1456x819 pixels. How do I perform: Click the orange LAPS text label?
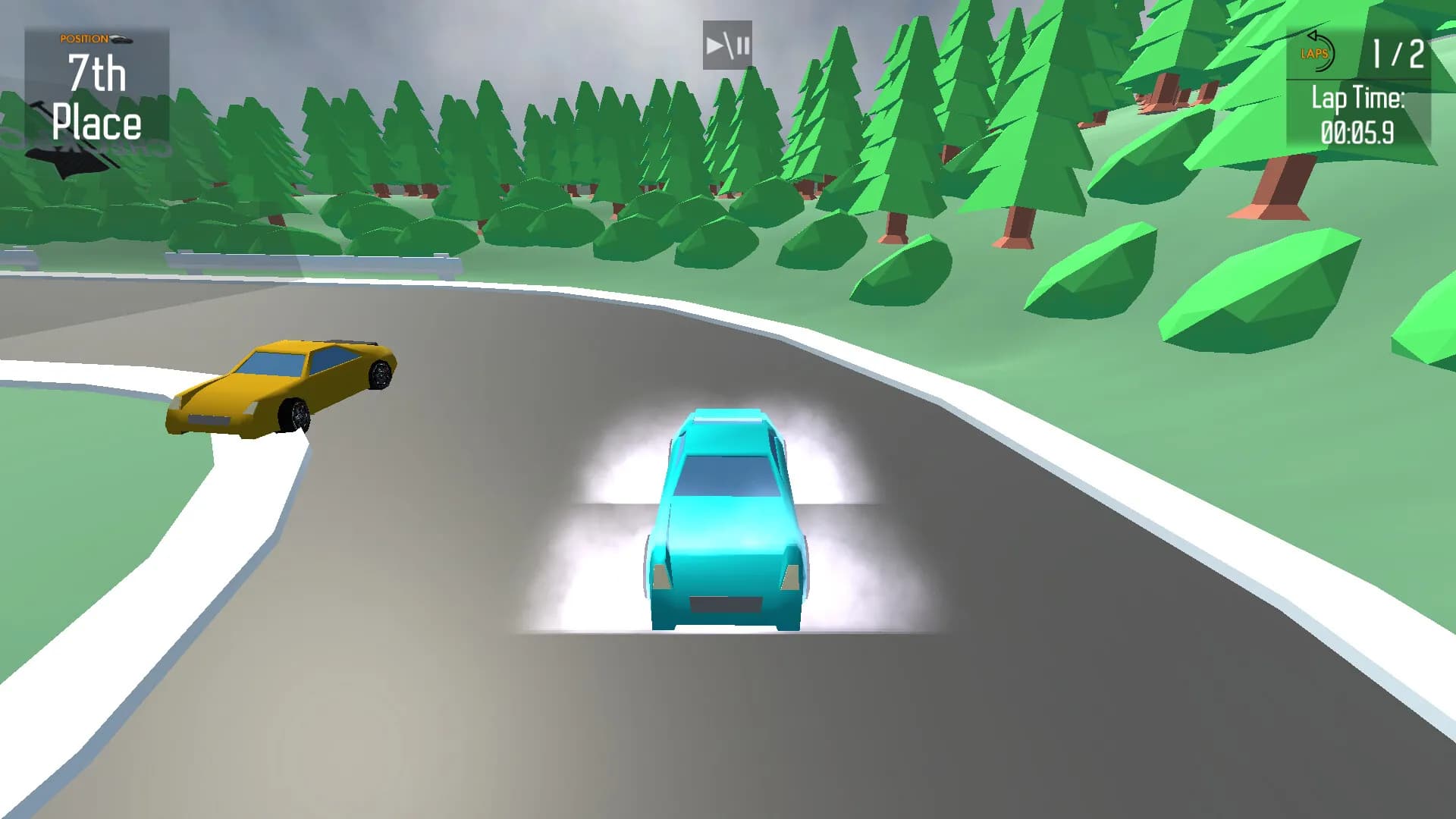pos(1316,53)
